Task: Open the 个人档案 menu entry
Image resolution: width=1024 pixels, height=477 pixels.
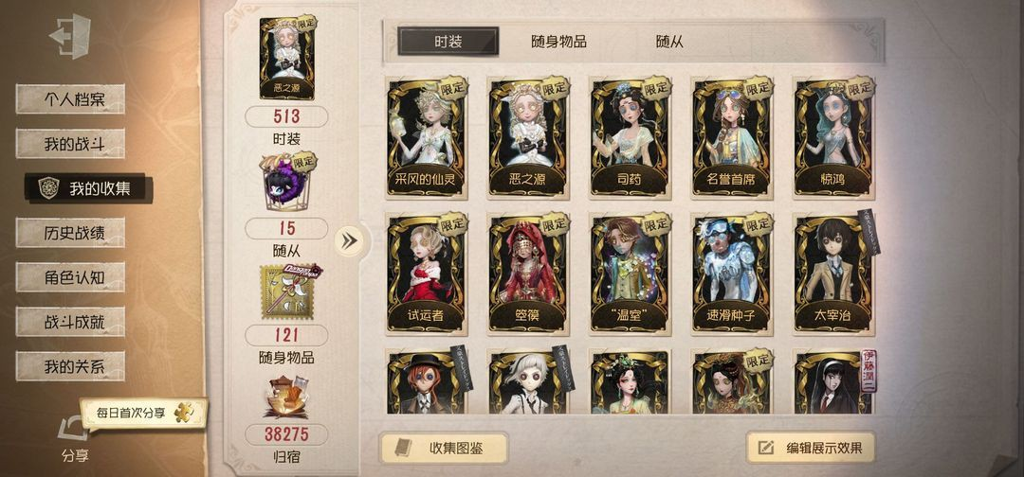Action: click(70, 99)
